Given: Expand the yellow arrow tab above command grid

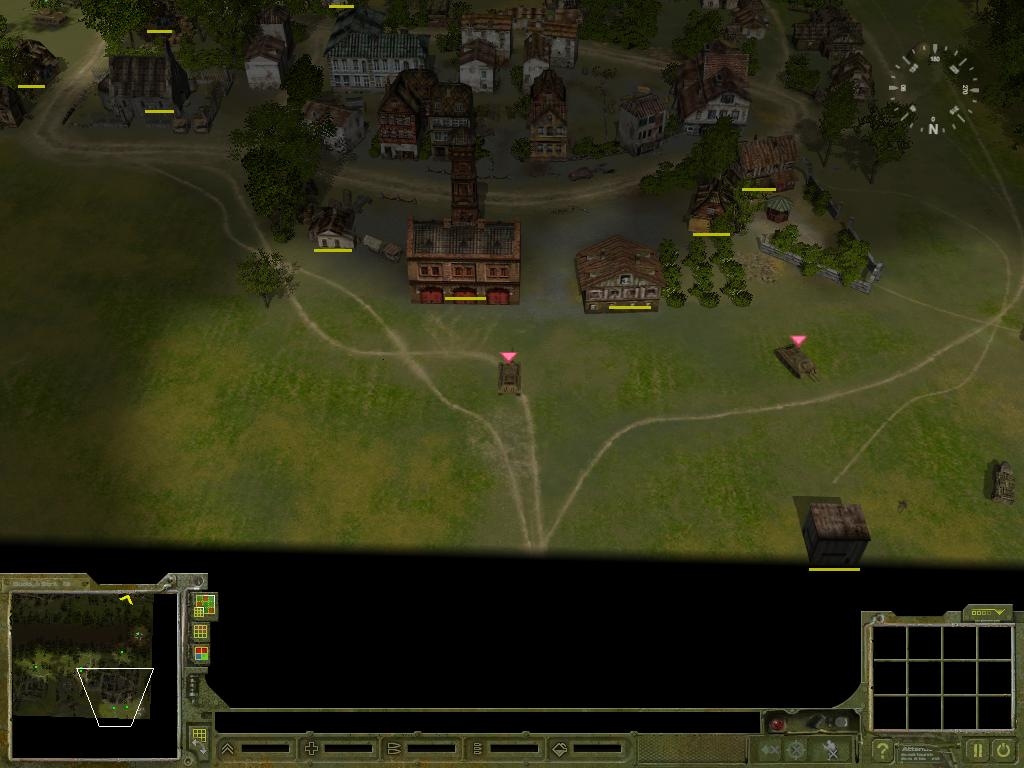Looking at the screenshot, I should click(x=988, y=613).
